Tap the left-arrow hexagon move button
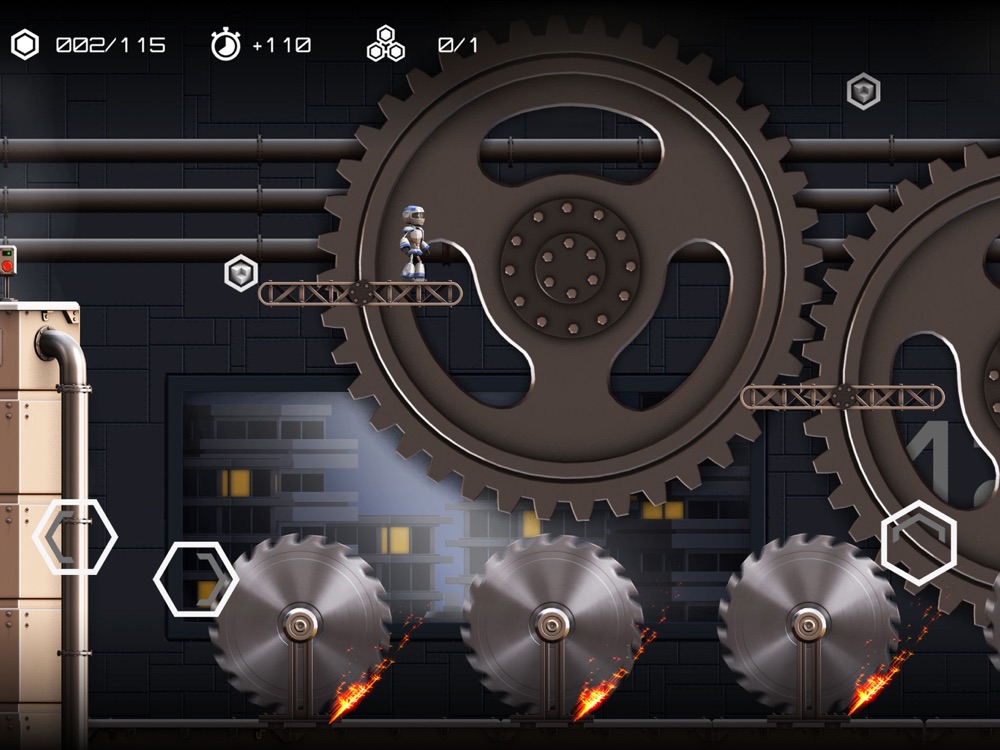 tap(75, 537)
